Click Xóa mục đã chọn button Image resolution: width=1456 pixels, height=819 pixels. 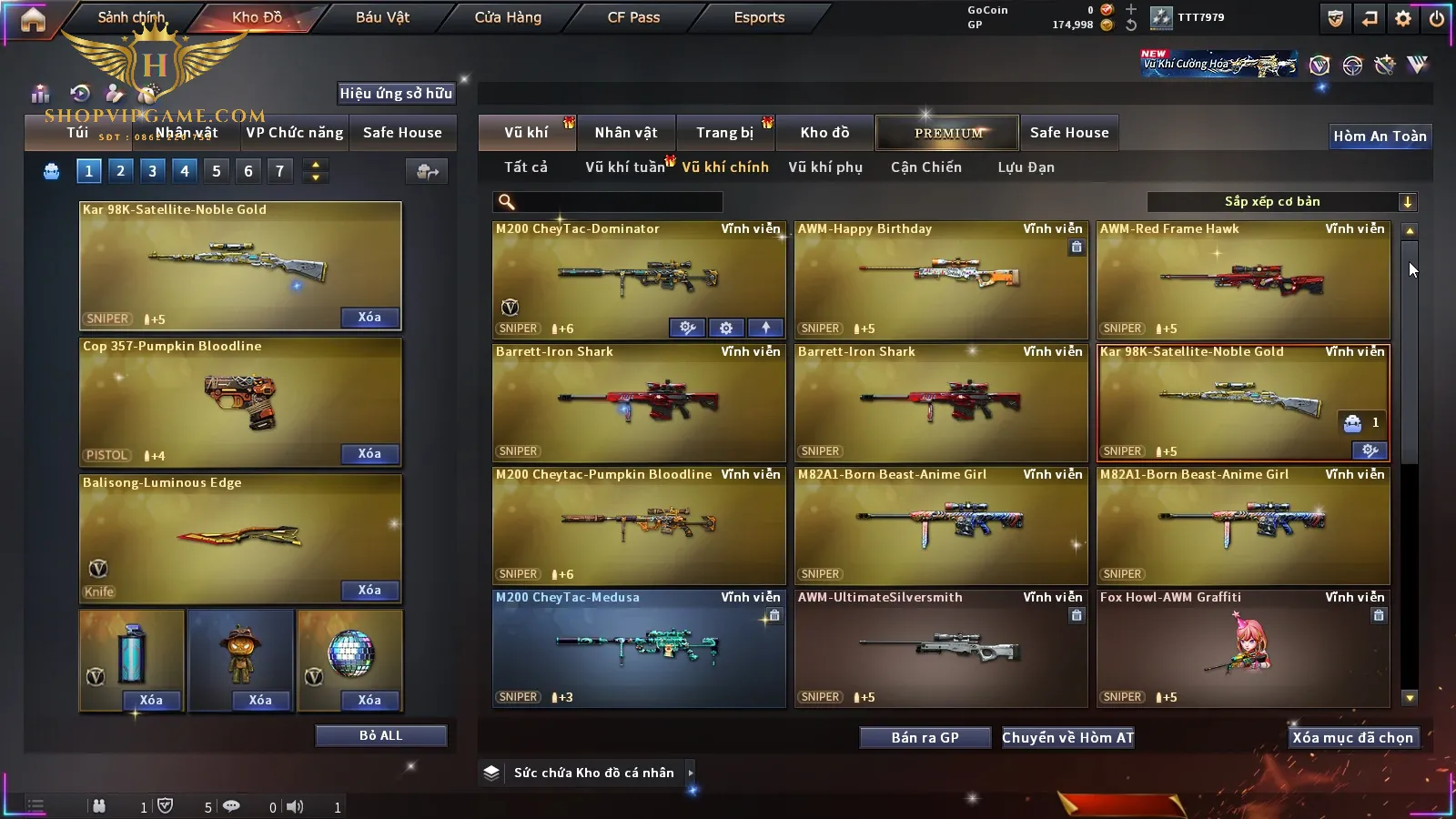(x=1352, y=737)
